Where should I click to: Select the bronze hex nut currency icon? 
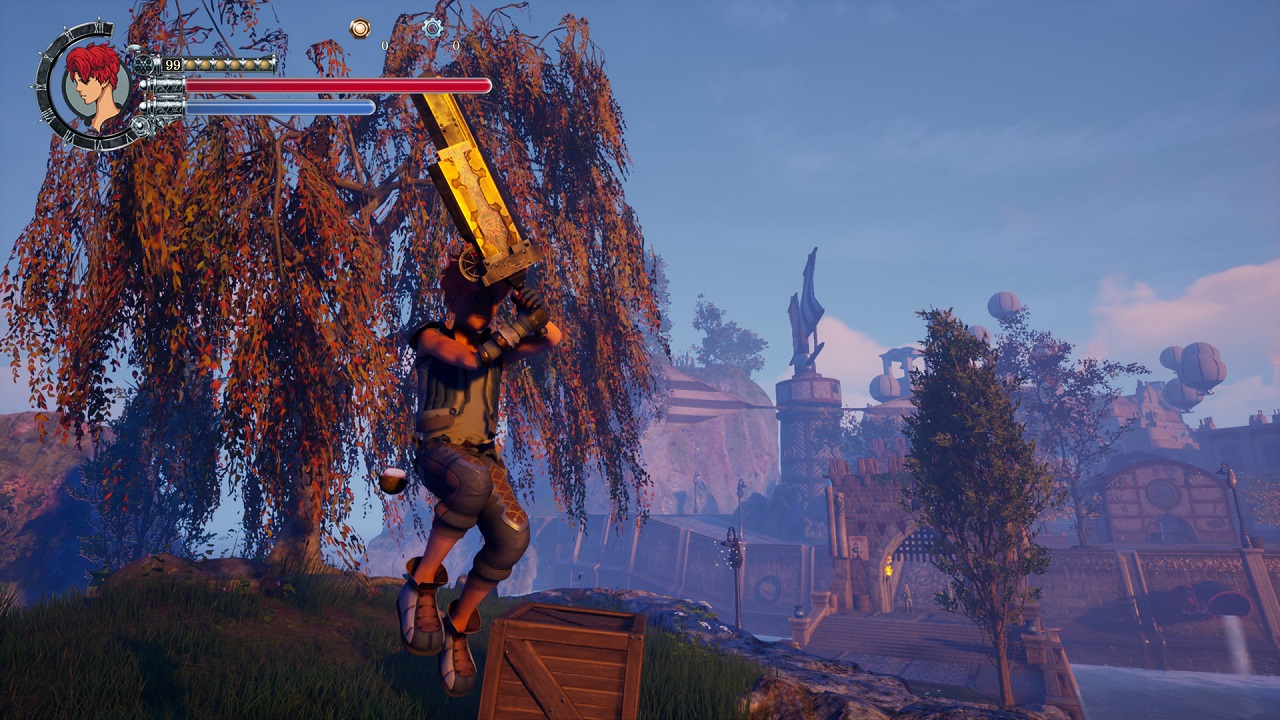360,28
